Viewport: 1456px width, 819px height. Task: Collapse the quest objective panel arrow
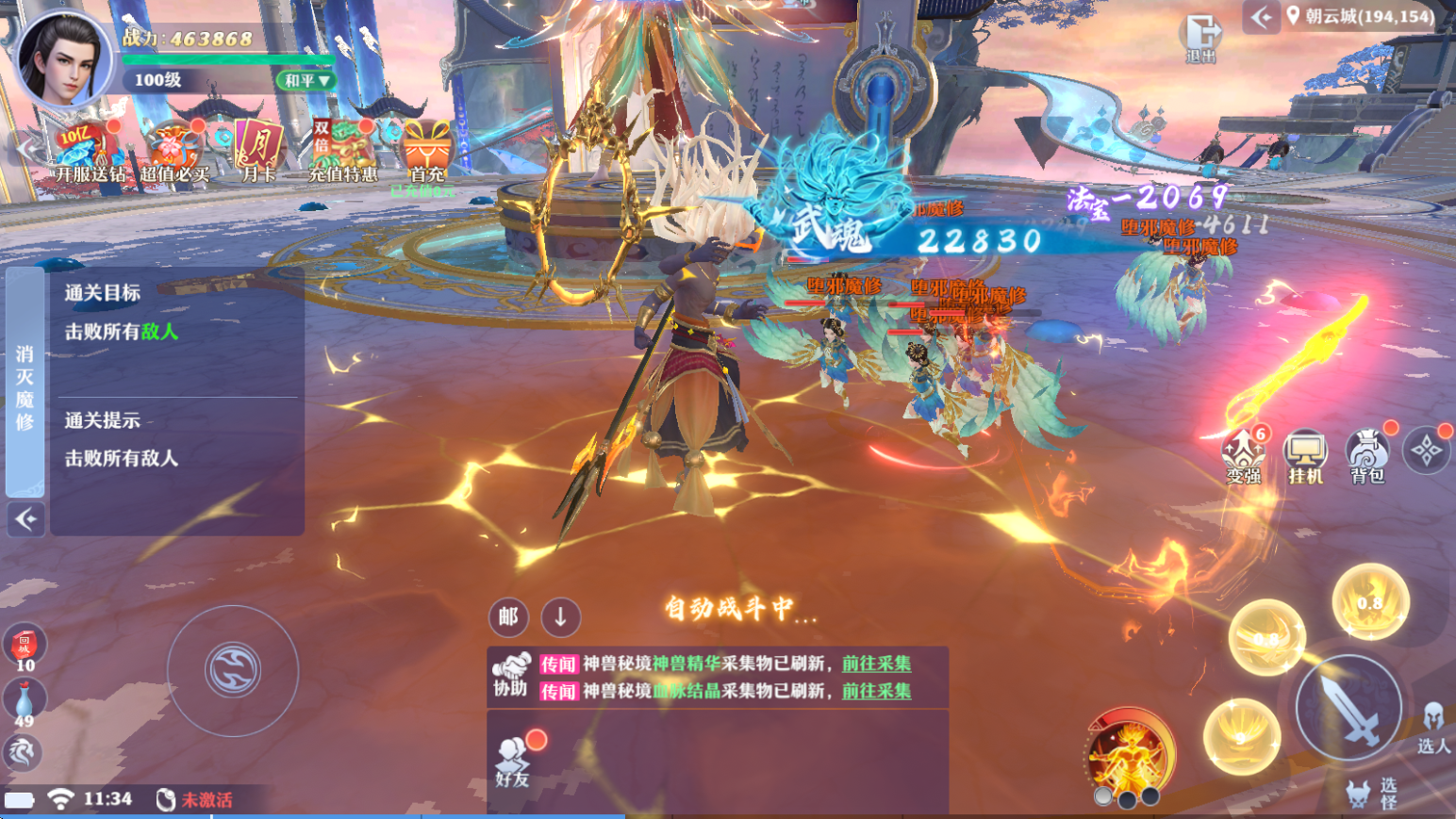[x=25, y=519]
